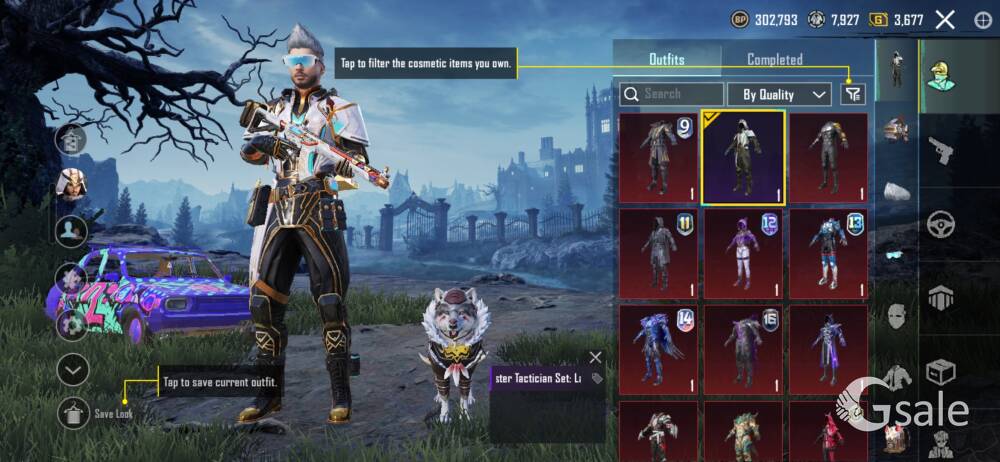
Task: Expand the down-arrow button on the left
Action: point(72,370)
